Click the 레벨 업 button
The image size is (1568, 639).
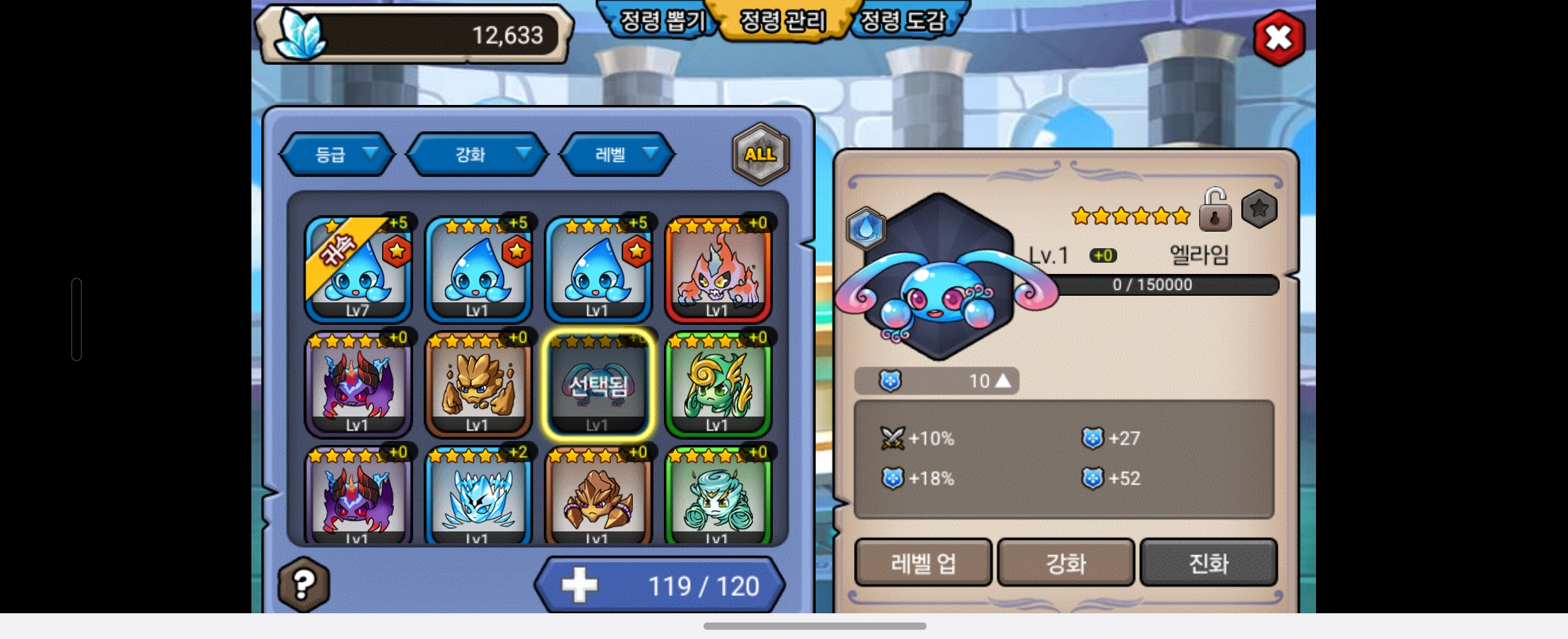[x=923, y=563]
